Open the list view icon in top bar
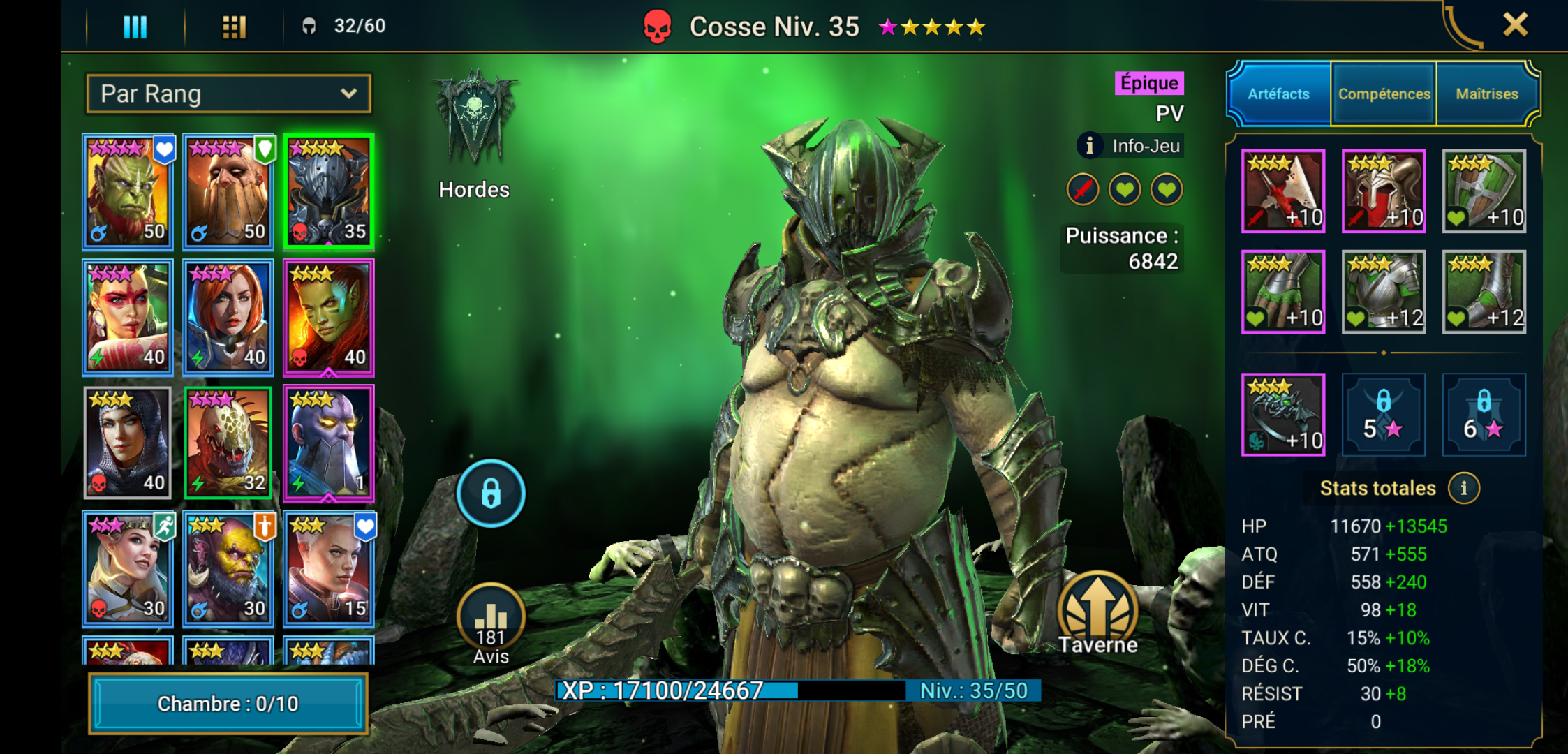This screenshot has height=754, width=1568. coord(134,26)
